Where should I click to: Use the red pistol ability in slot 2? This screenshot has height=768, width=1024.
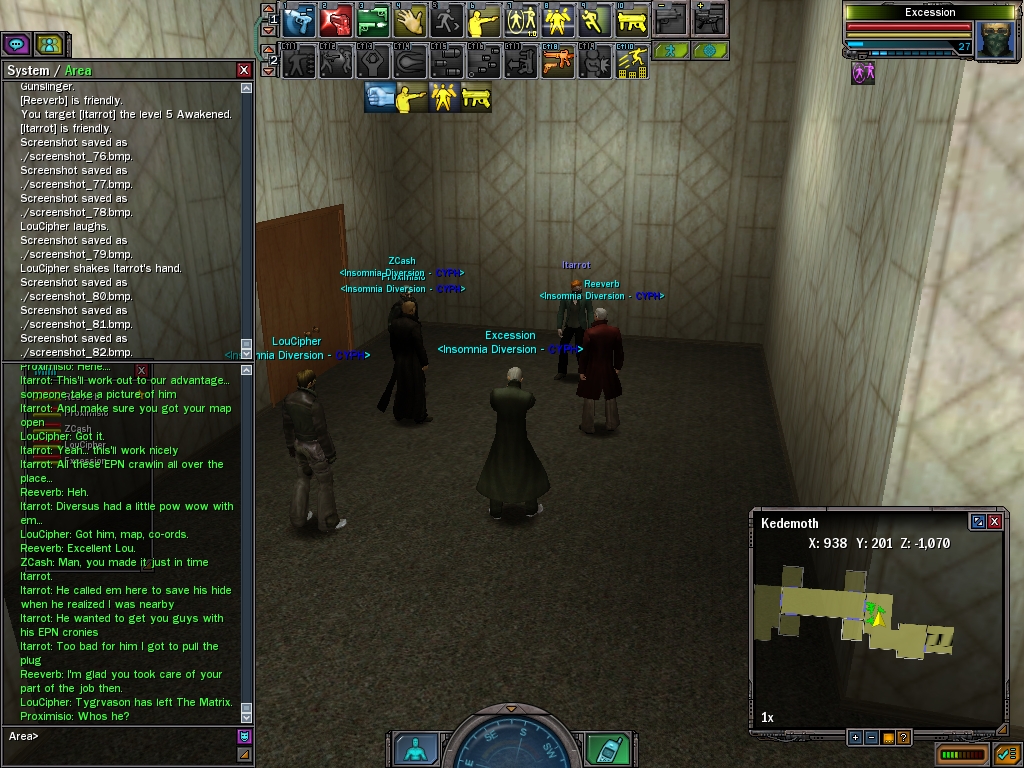pos(336,19)
